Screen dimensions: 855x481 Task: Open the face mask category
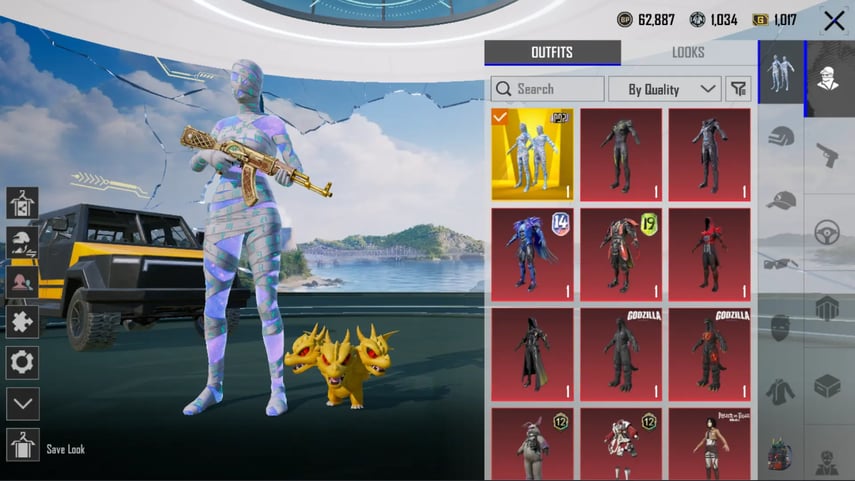[x=782, y=327]
